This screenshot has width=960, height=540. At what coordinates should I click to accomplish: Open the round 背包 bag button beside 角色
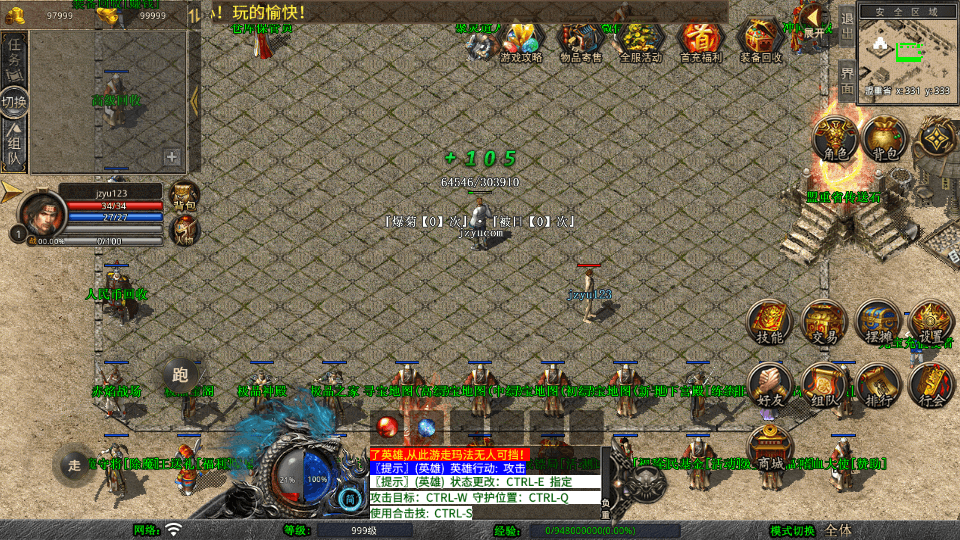click(x=886, y=138)
